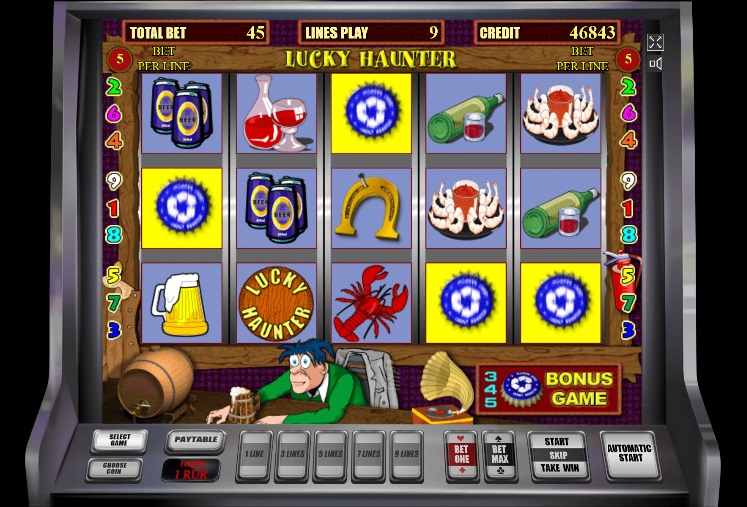Show the Paytable
Screen dimensions: 747x507
click(x=194, y=439)
